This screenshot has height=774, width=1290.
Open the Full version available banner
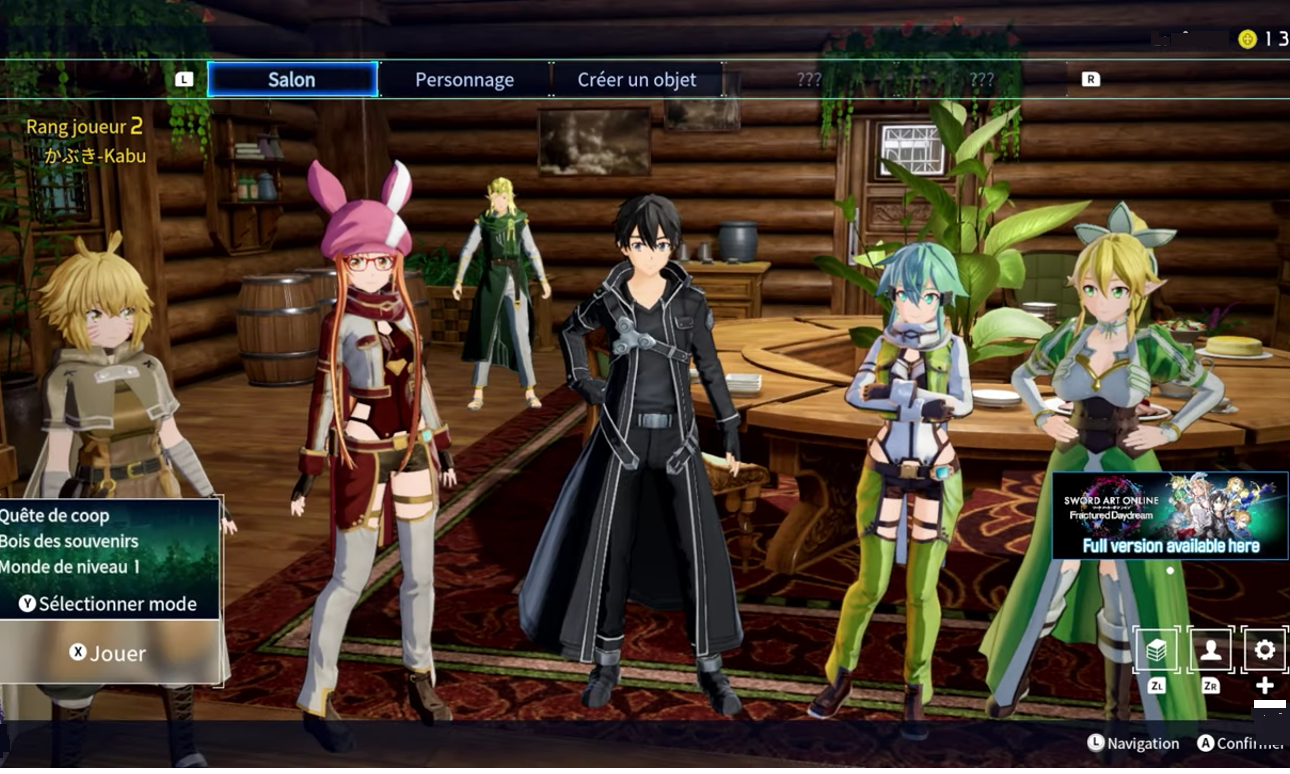(x=1170, y=516)
